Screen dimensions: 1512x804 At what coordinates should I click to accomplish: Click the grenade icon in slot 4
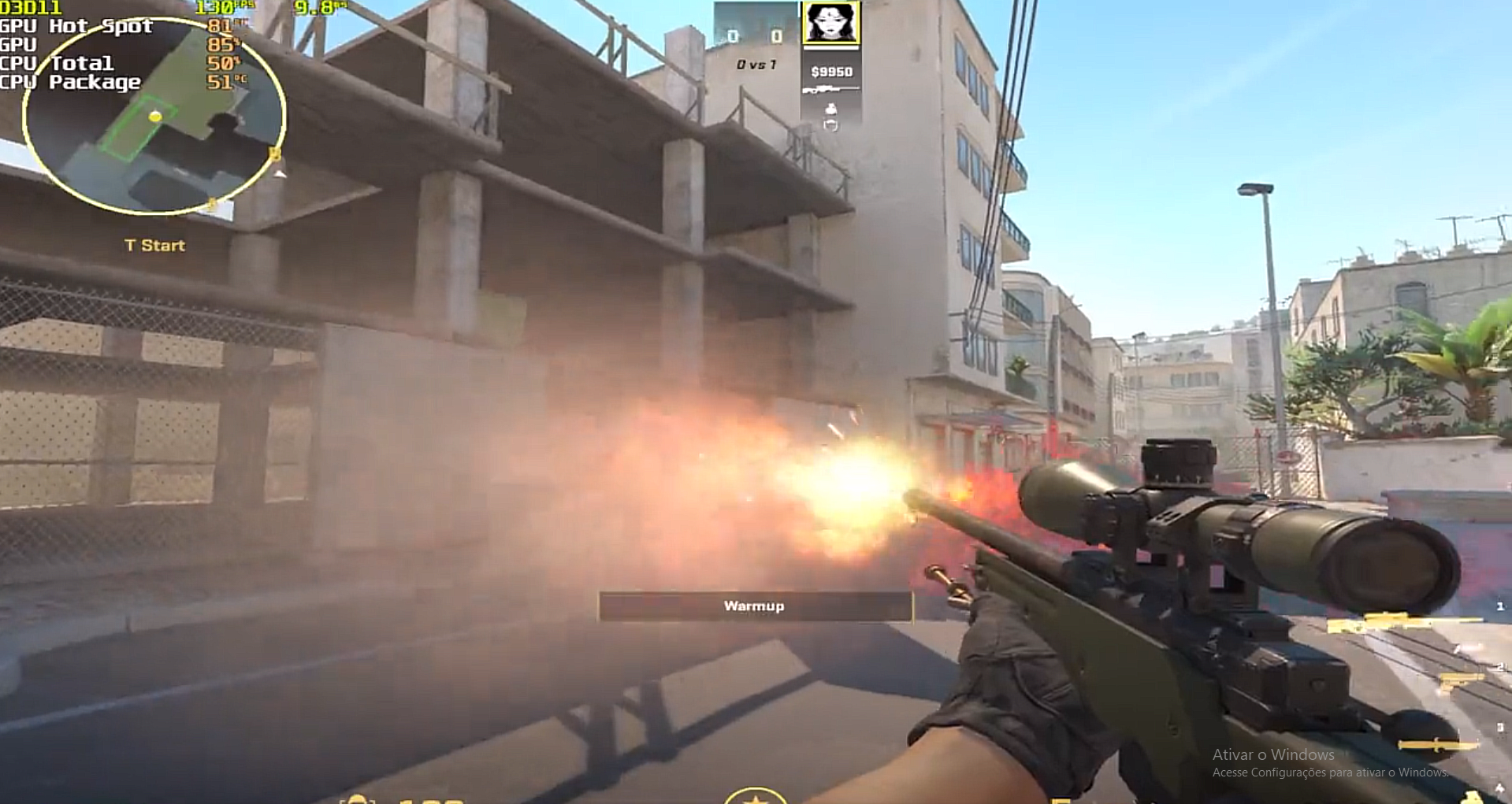tap(1472, 797)
